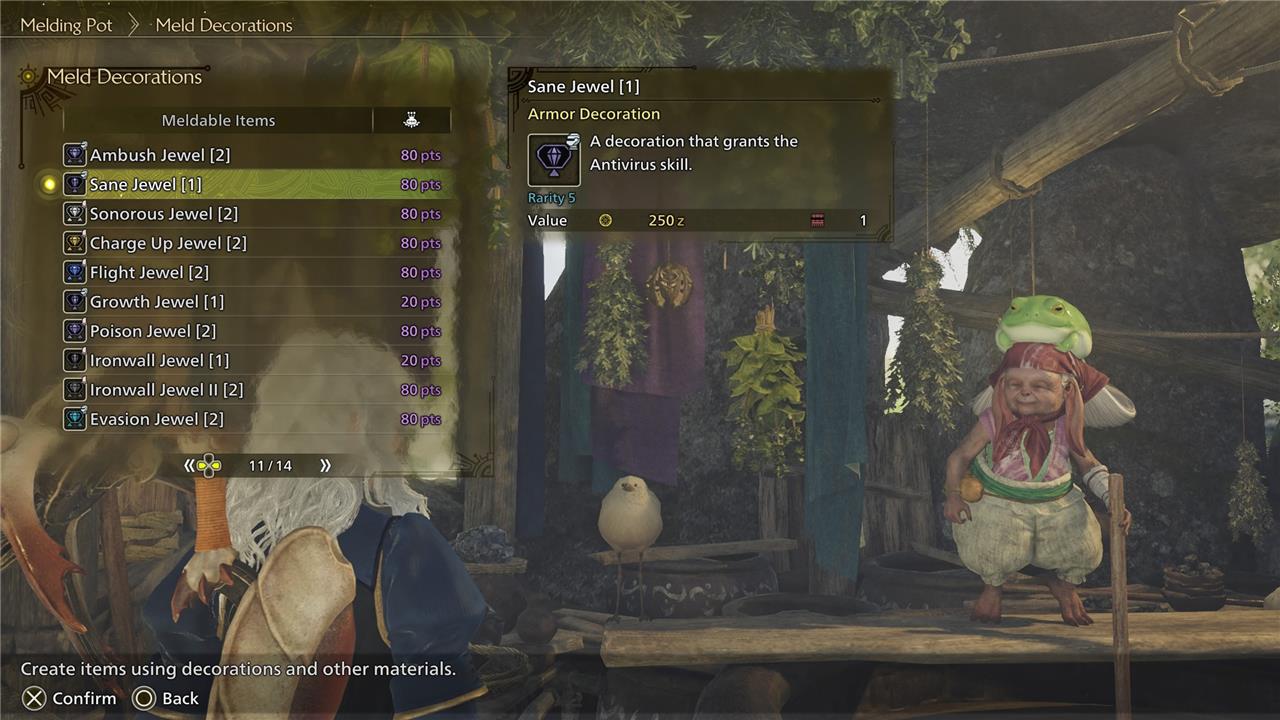This screenshot has height=720, width=1280.
Task: Choose the highlighted Sane Jewel [1] row
Action: (x=146, y=184)
